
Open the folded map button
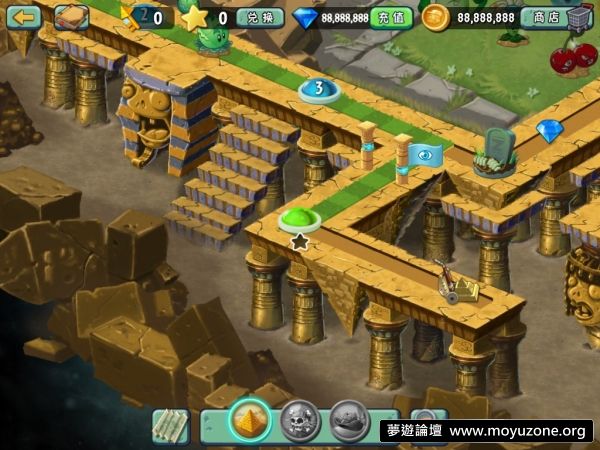click(x=171, y=424)
